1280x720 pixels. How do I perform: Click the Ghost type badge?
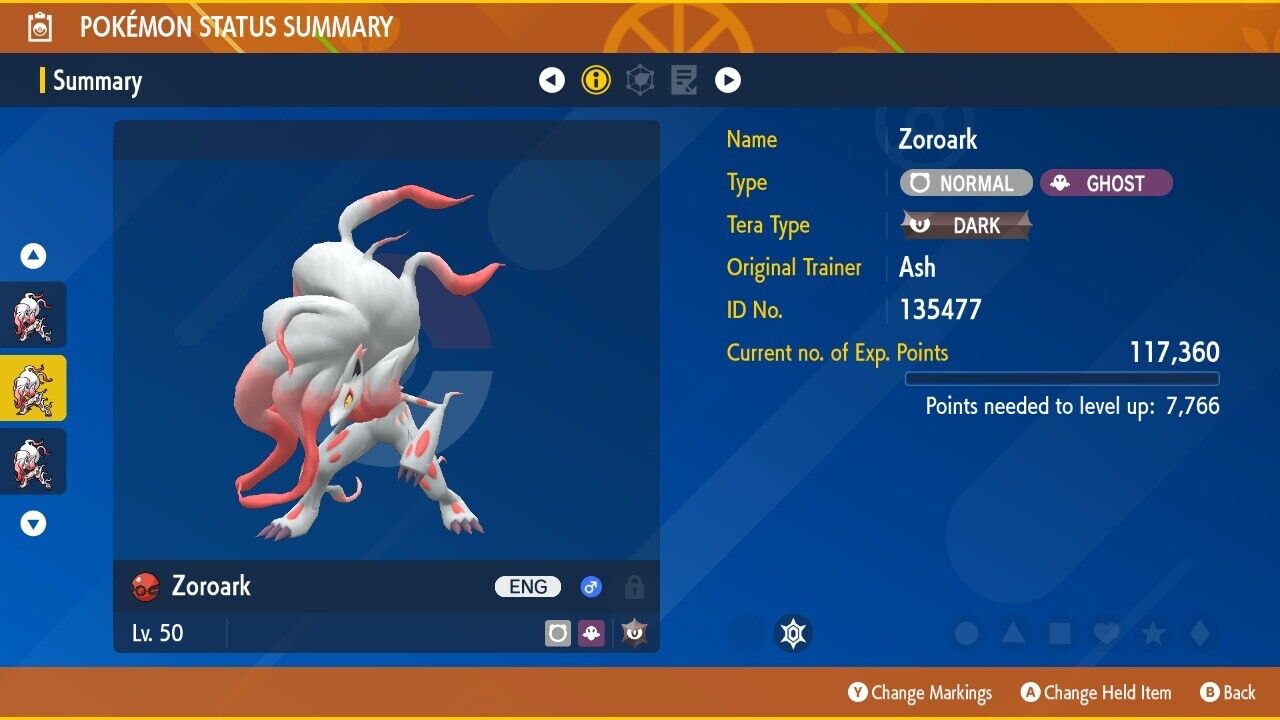click(1106, 183)
